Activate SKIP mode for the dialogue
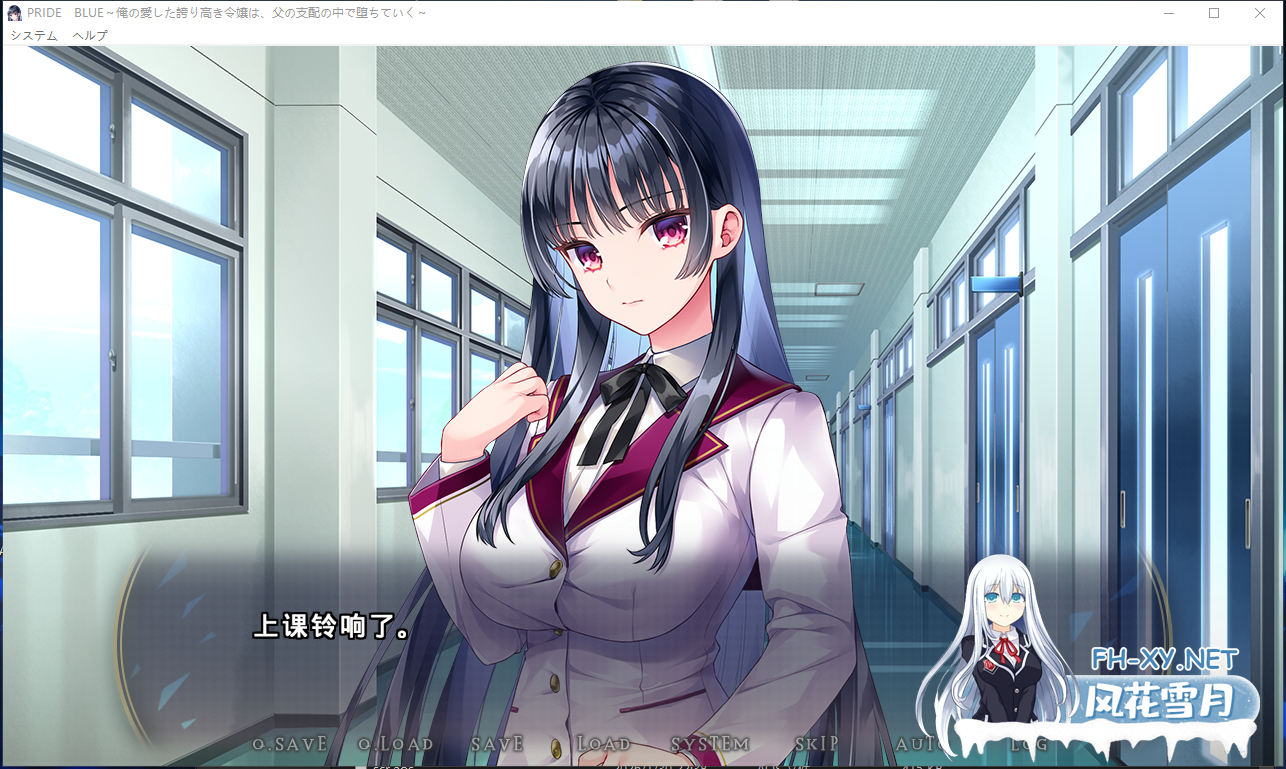Viewport: 1286px width, 769px height. click(816, 744)
